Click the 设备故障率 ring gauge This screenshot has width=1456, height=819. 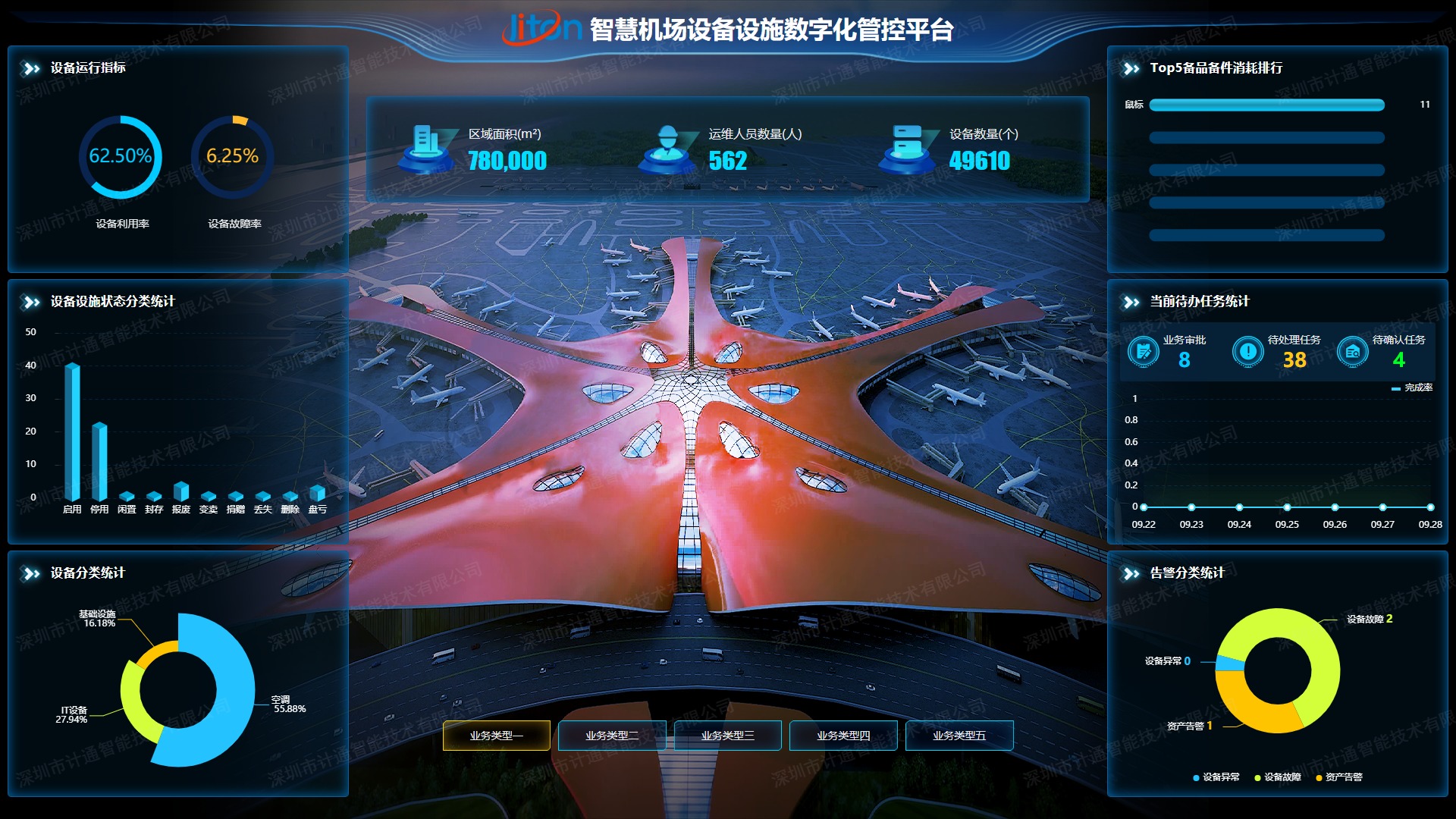coord(232,157)
